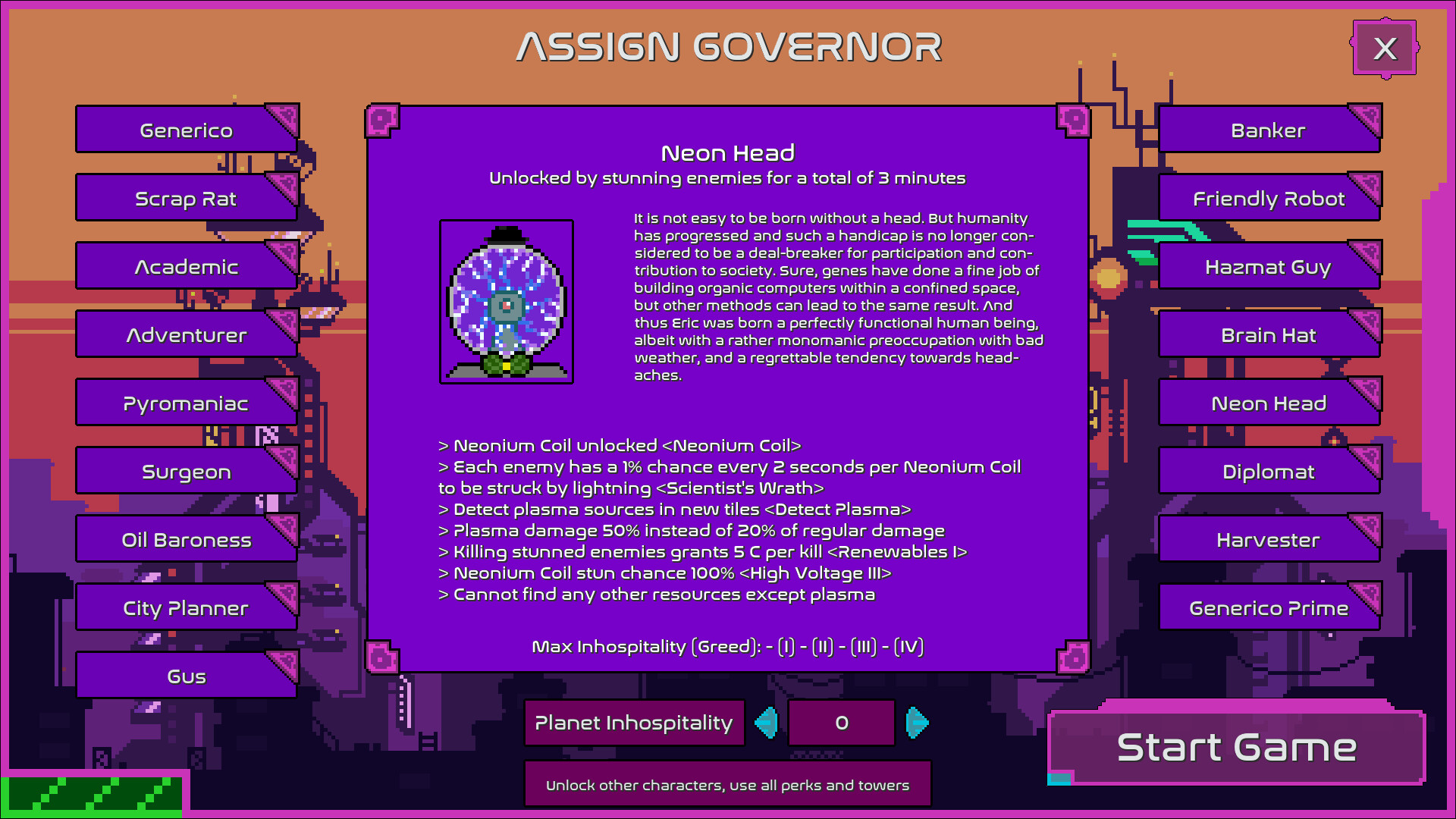Switch to the Generico Prime character
The image size is (1456, 819).
point(1269,607)
